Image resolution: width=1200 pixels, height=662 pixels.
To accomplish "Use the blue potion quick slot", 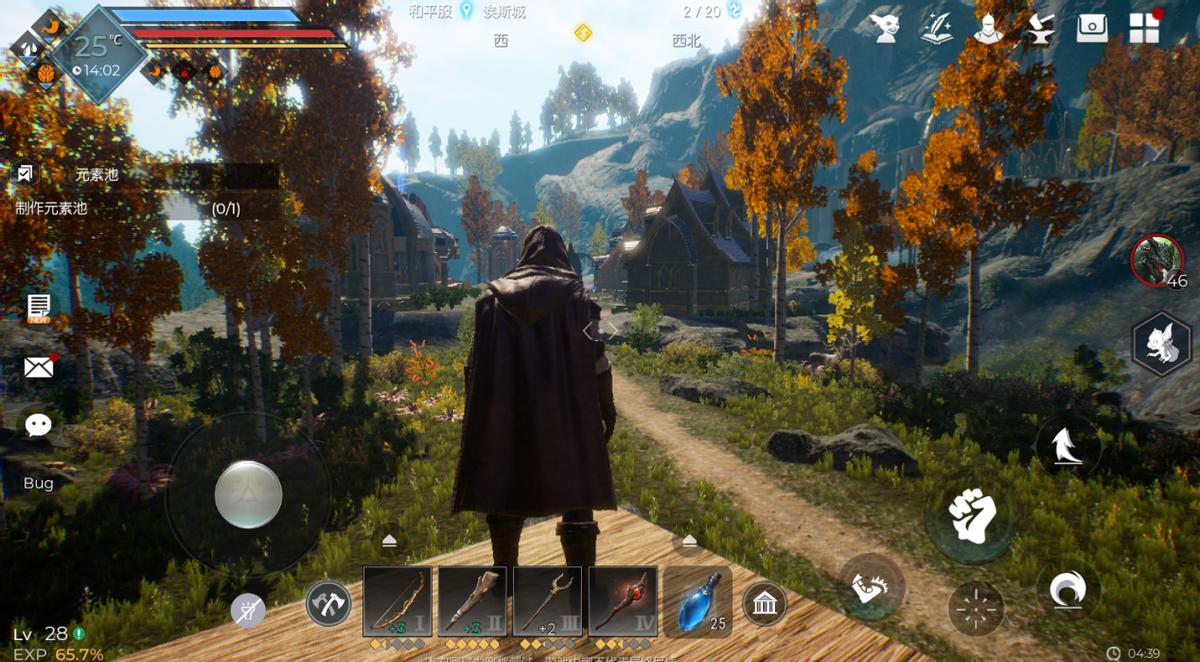I will (x=697, y=602).
